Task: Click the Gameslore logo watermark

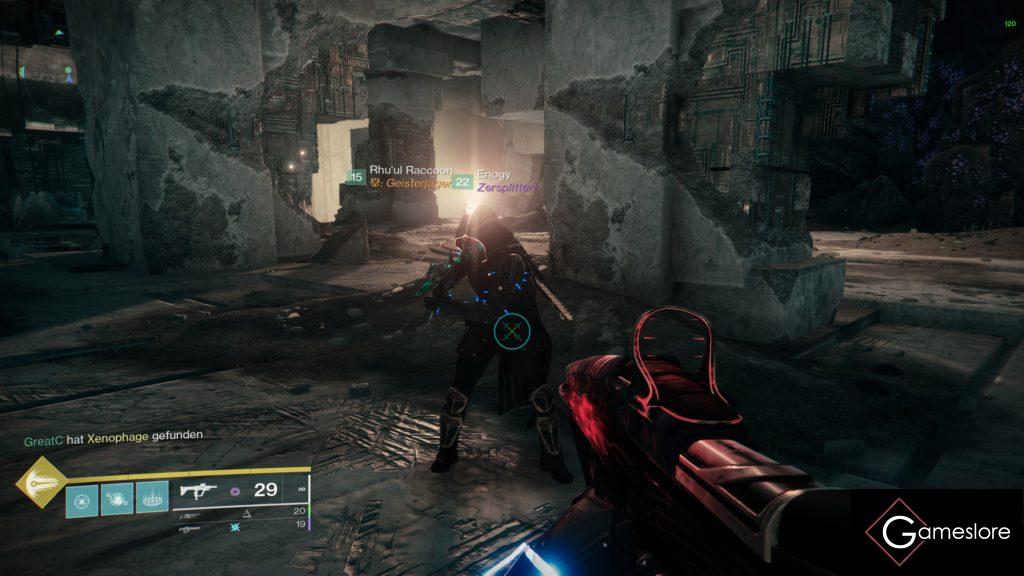Action: (x=938, y=532)
